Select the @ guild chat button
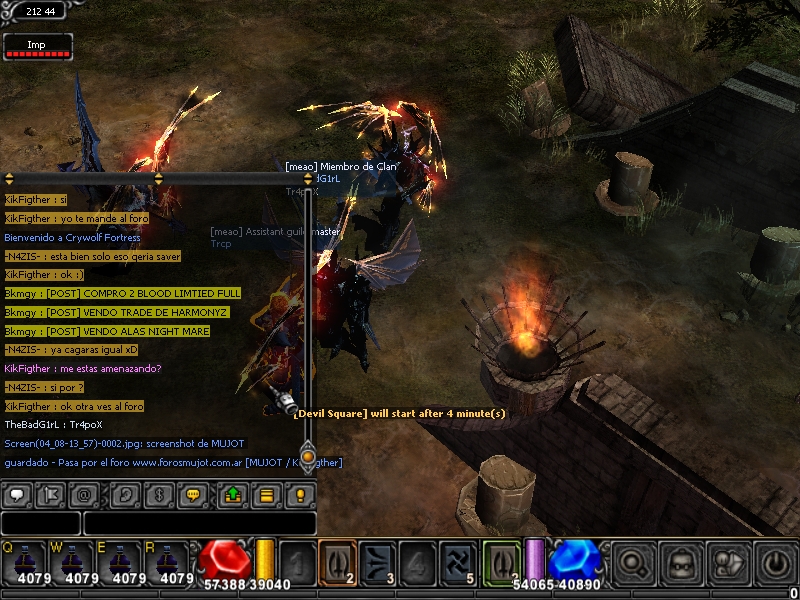This screenshot has height=600, width=800. click(83, 494)
